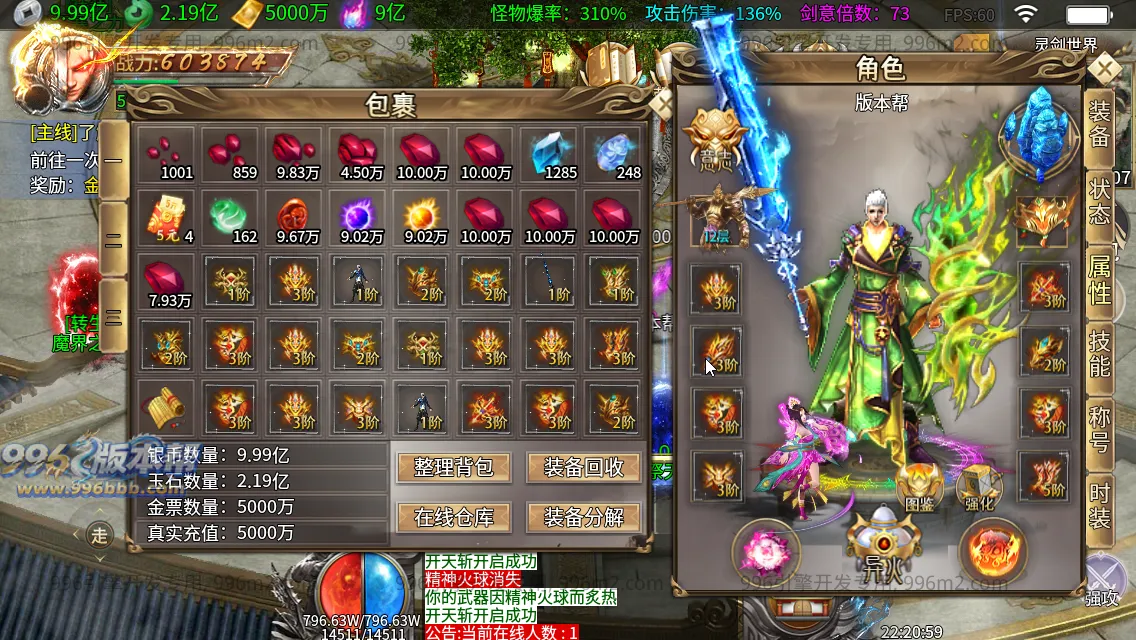This screenshot has height=640, width=1136.
Task: Toggle the 走 walk mode button
Action: click(99, 536)
